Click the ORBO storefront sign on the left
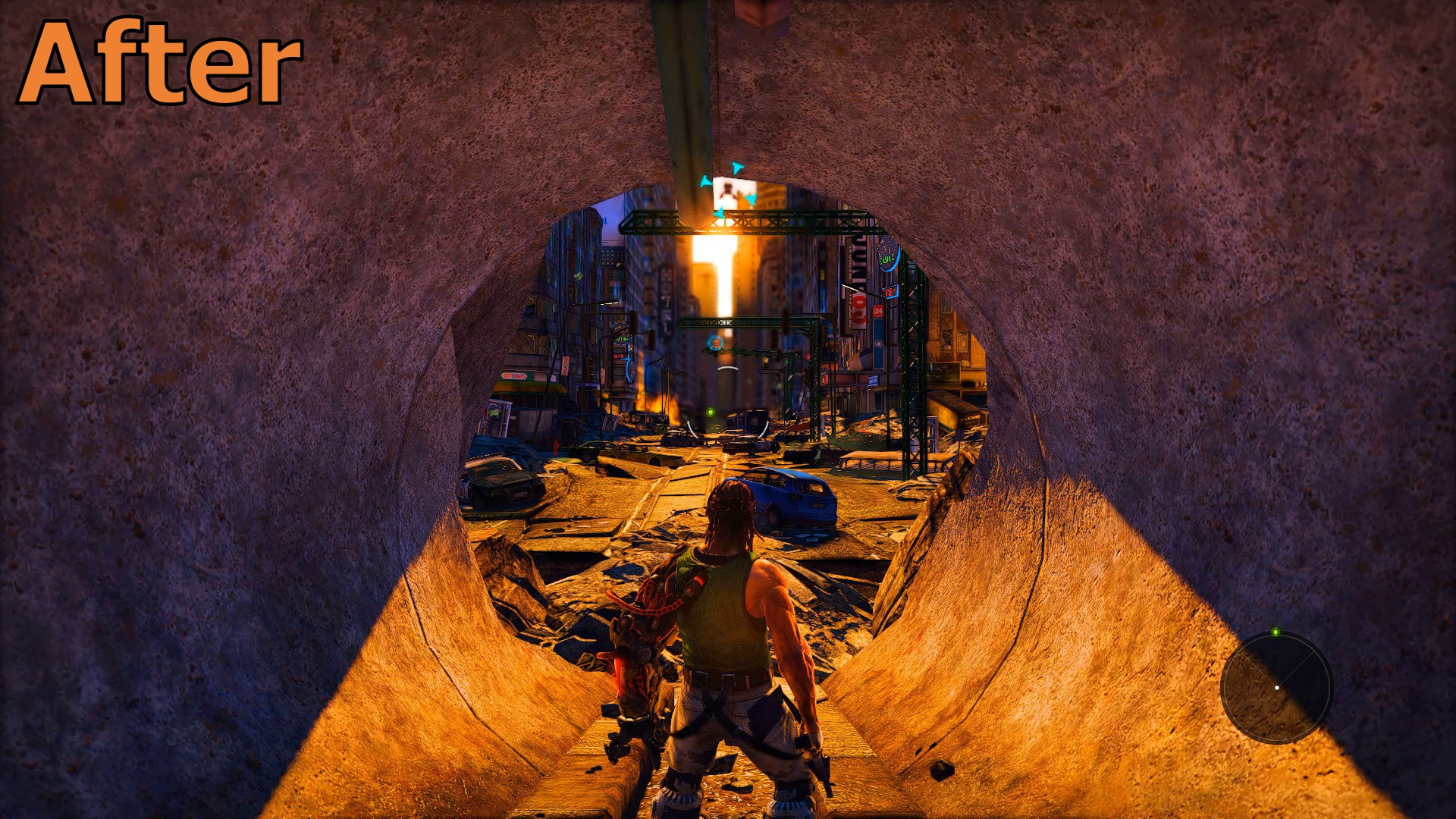Viewport: 1456px width, 819px height. [514, 377]
